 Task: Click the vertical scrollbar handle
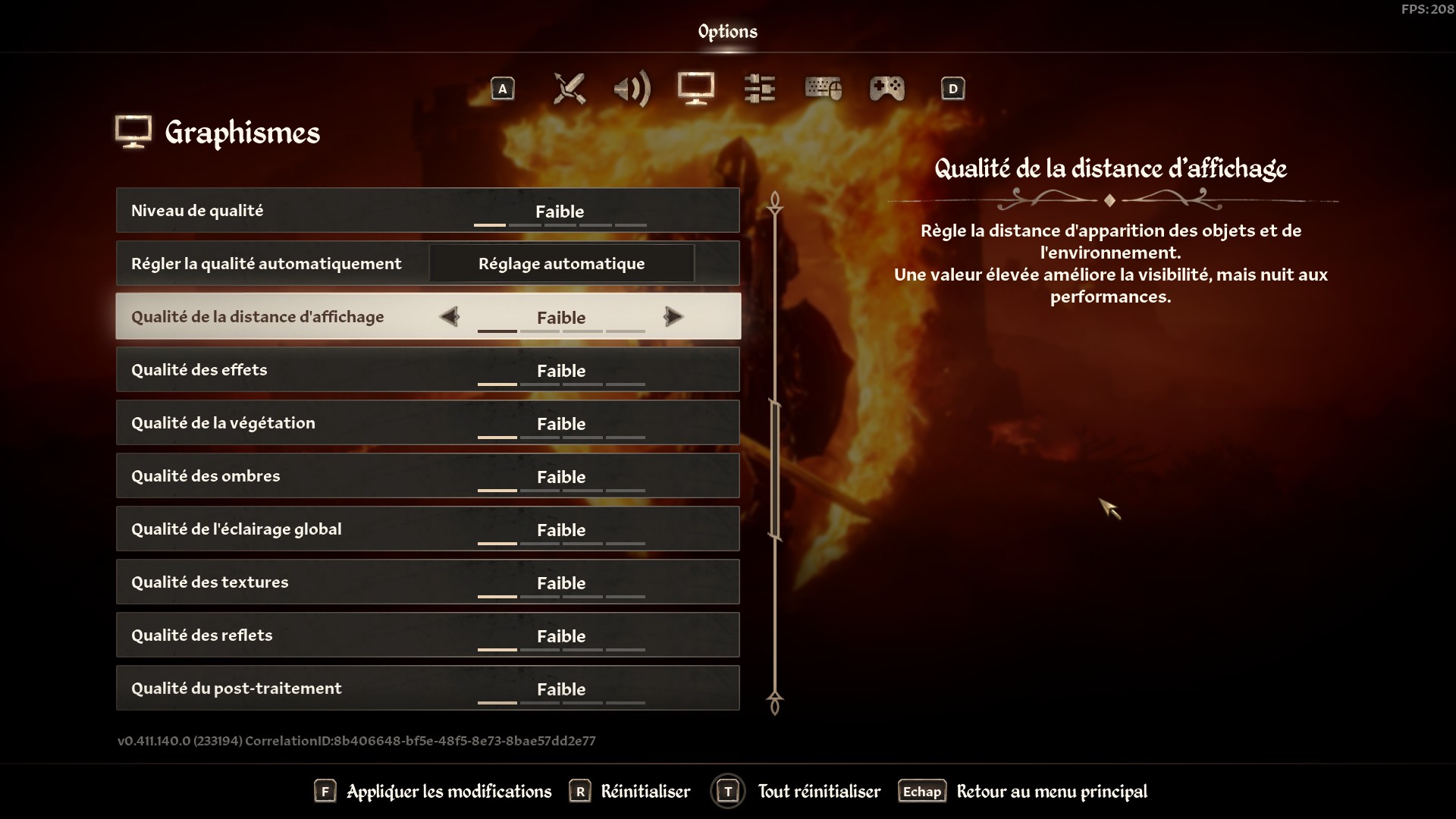point(773,470)
